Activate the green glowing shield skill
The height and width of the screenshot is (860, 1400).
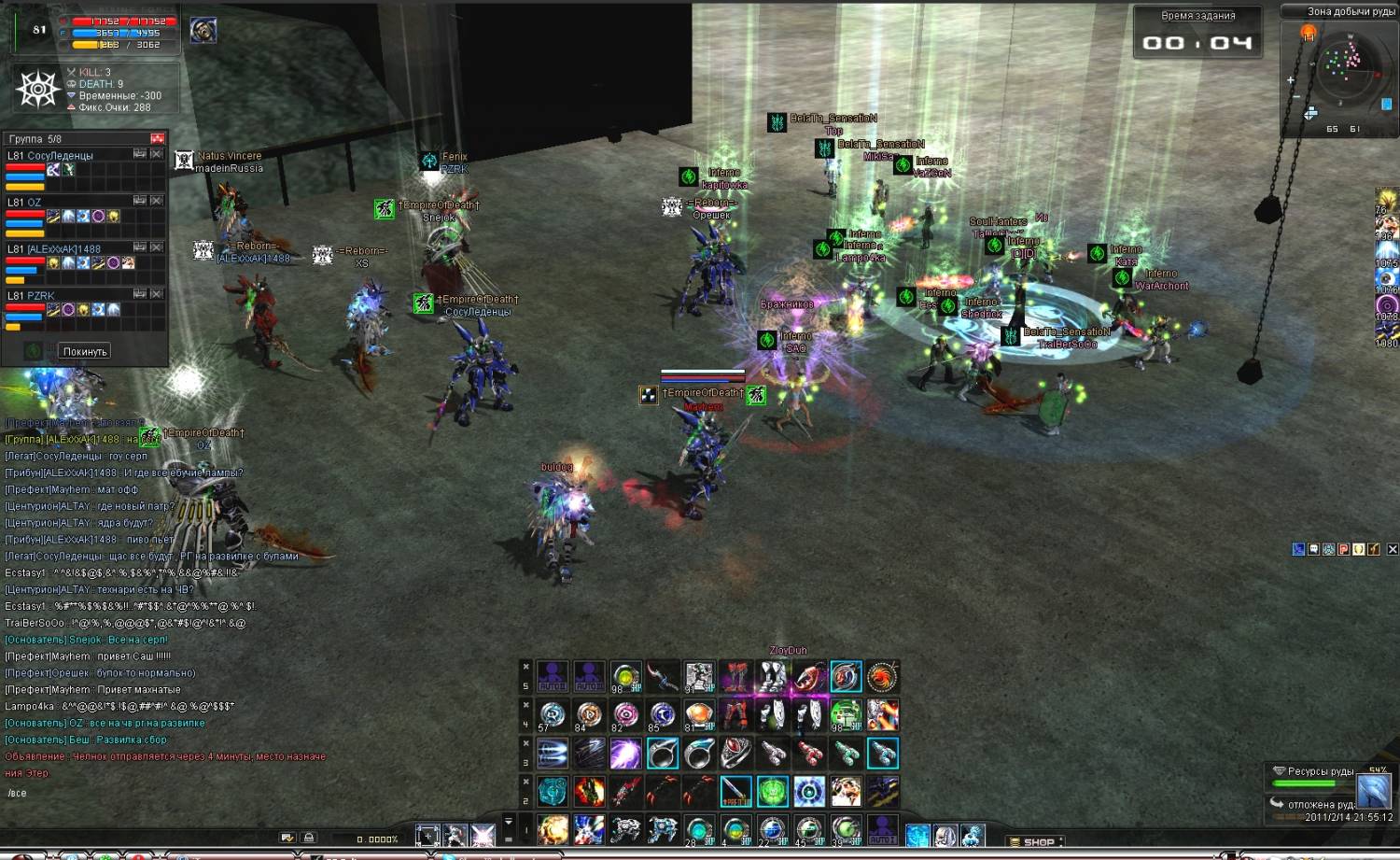point(772,791)
